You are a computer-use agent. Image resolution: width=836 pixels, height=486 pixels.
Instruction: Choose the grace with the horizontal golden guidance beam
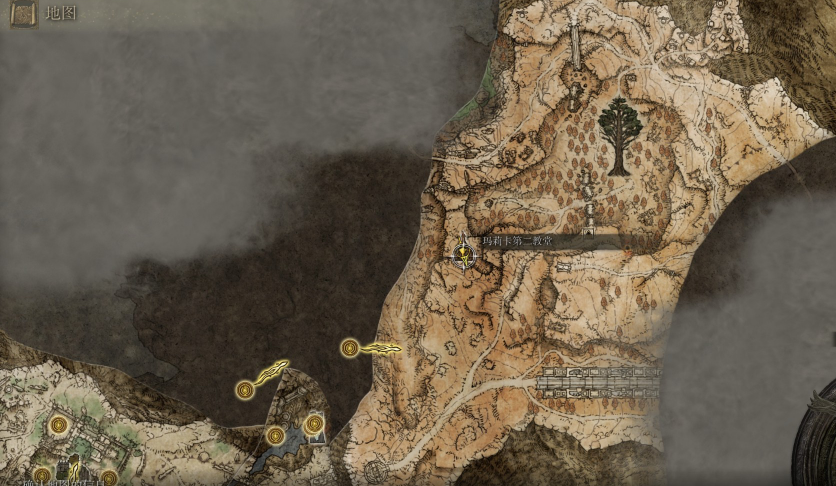349,348
